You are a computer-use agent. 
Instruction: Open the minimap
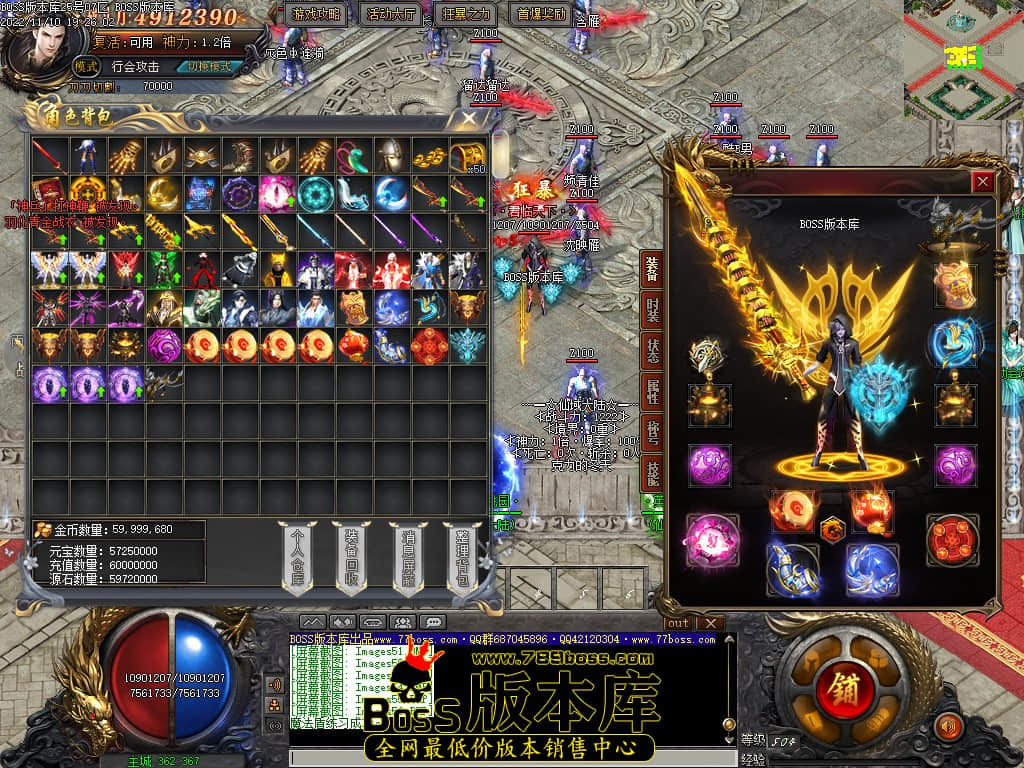[962, 60]
